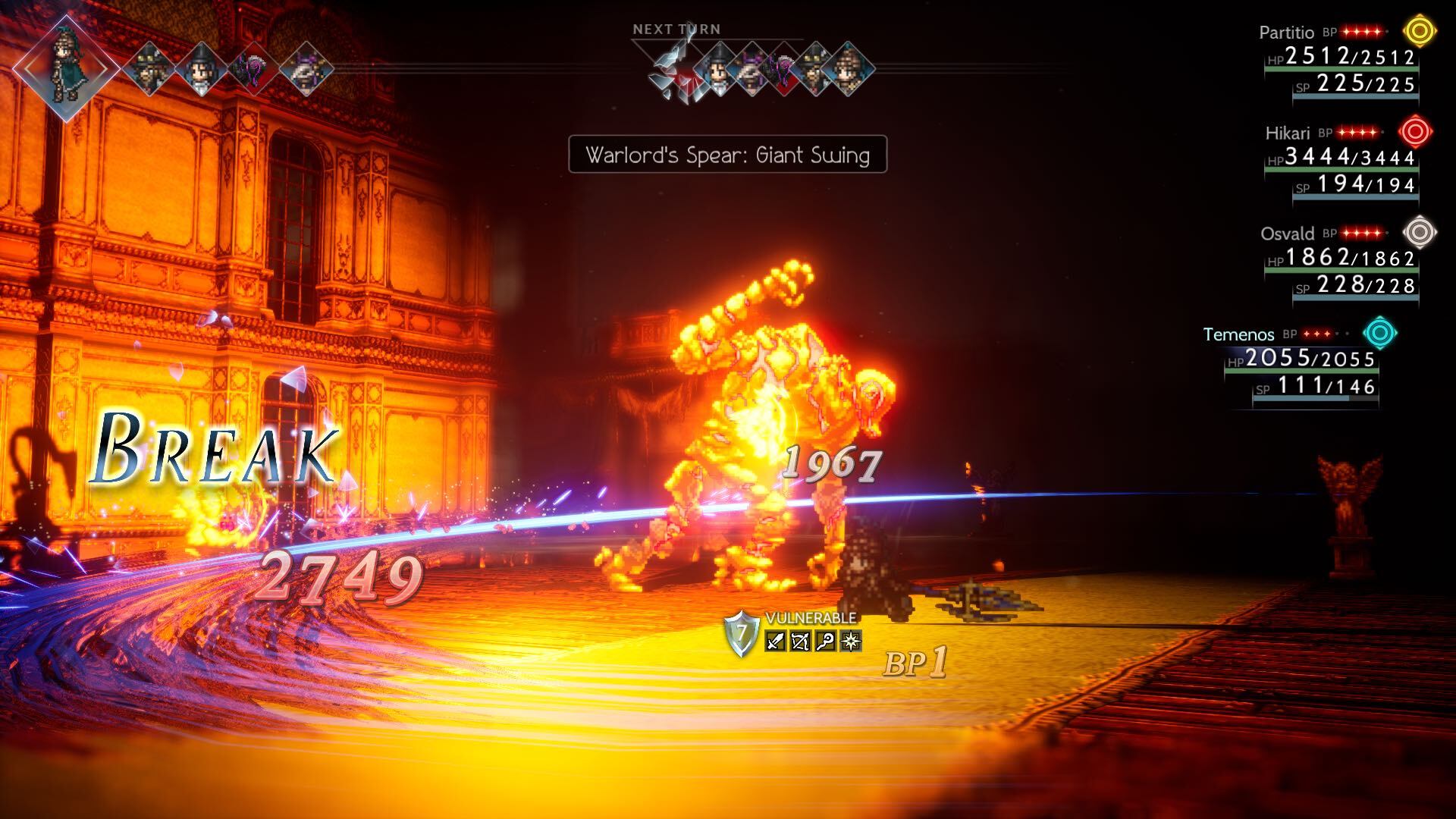
Task: Inspect the staff weakness icon
Action: (825, 642)
